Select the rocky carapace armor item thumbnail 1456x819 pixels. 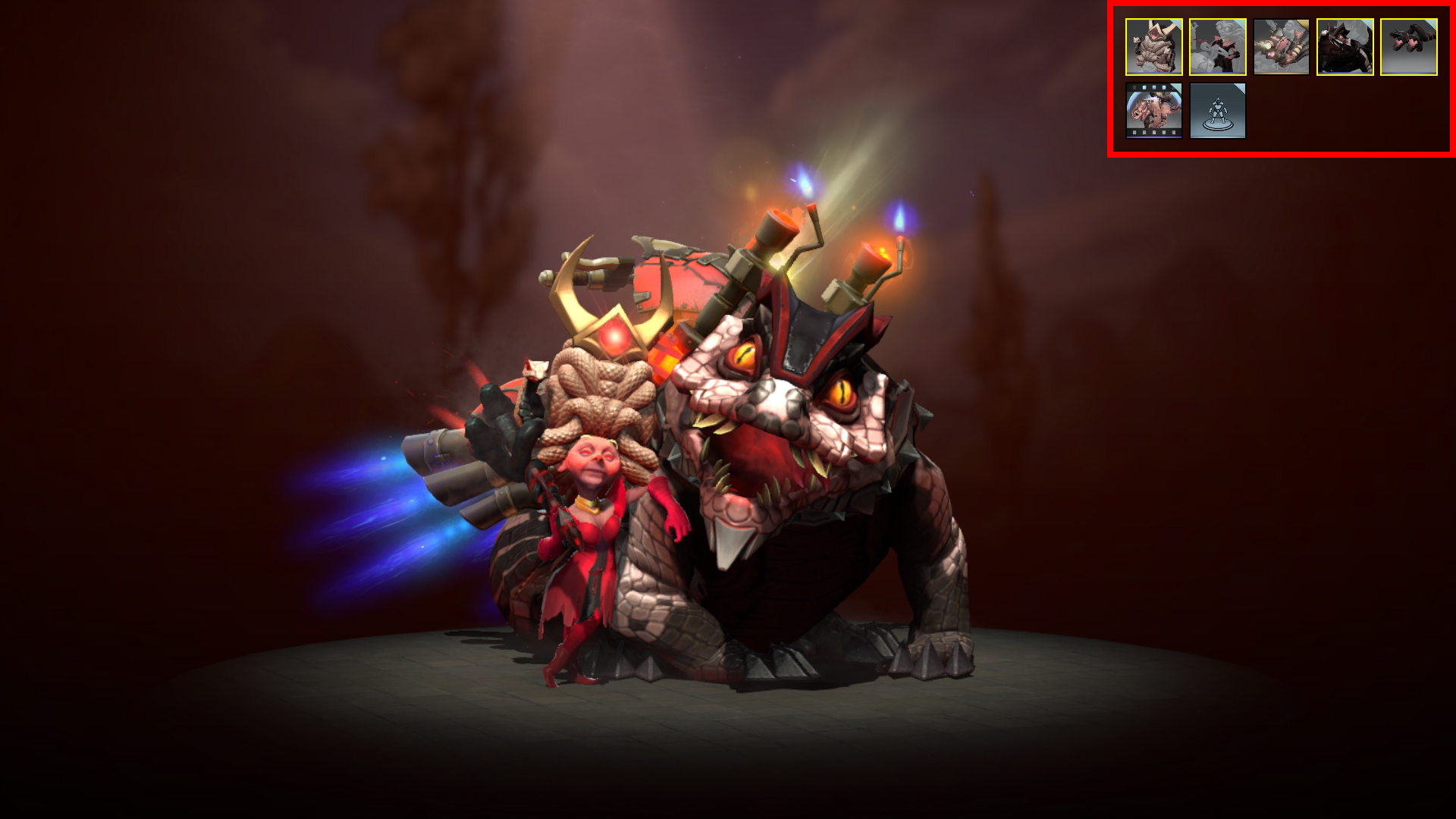(1153, 47)
